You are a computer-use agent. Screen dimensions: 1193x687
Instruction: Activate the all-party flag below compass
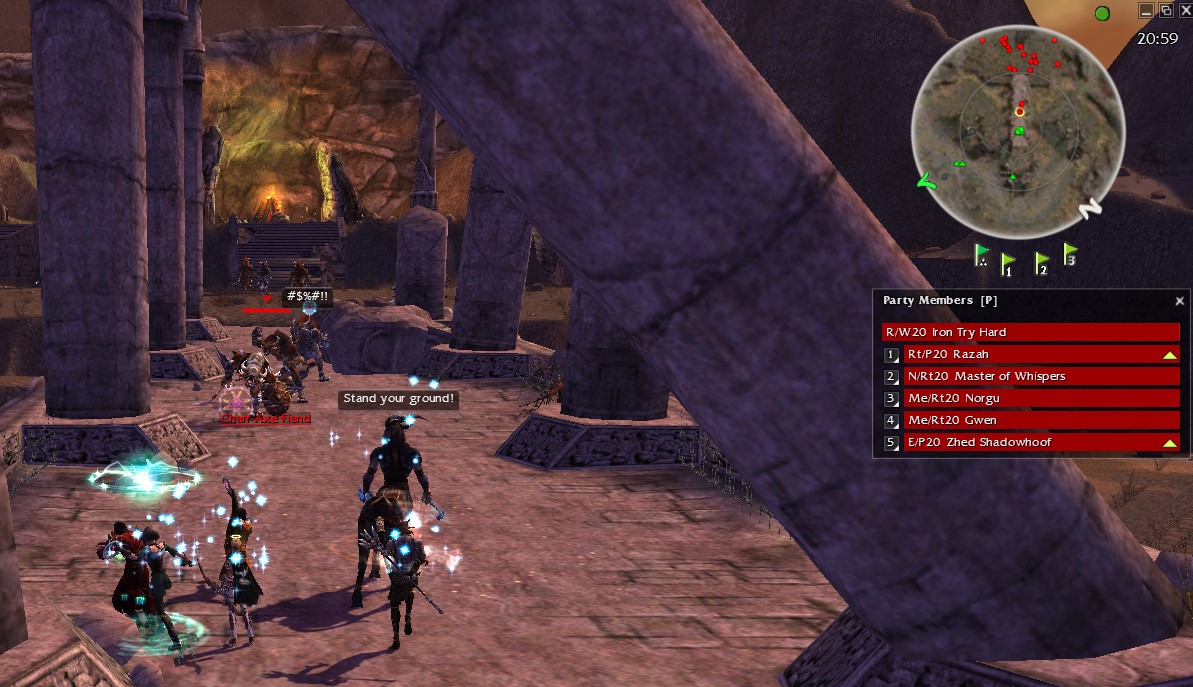982,256
